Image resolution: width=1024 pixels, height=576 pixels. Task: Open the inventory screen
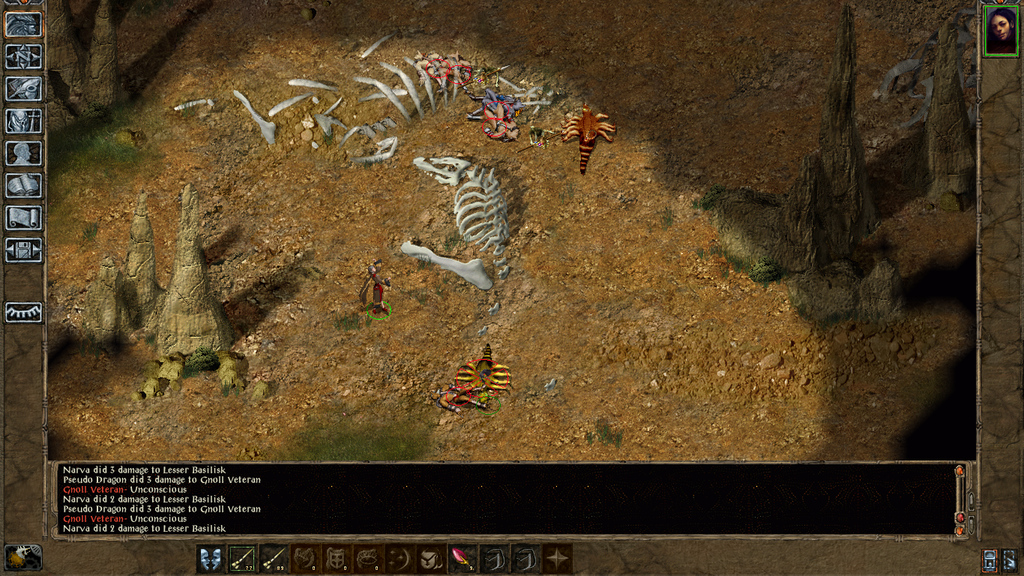23,121
